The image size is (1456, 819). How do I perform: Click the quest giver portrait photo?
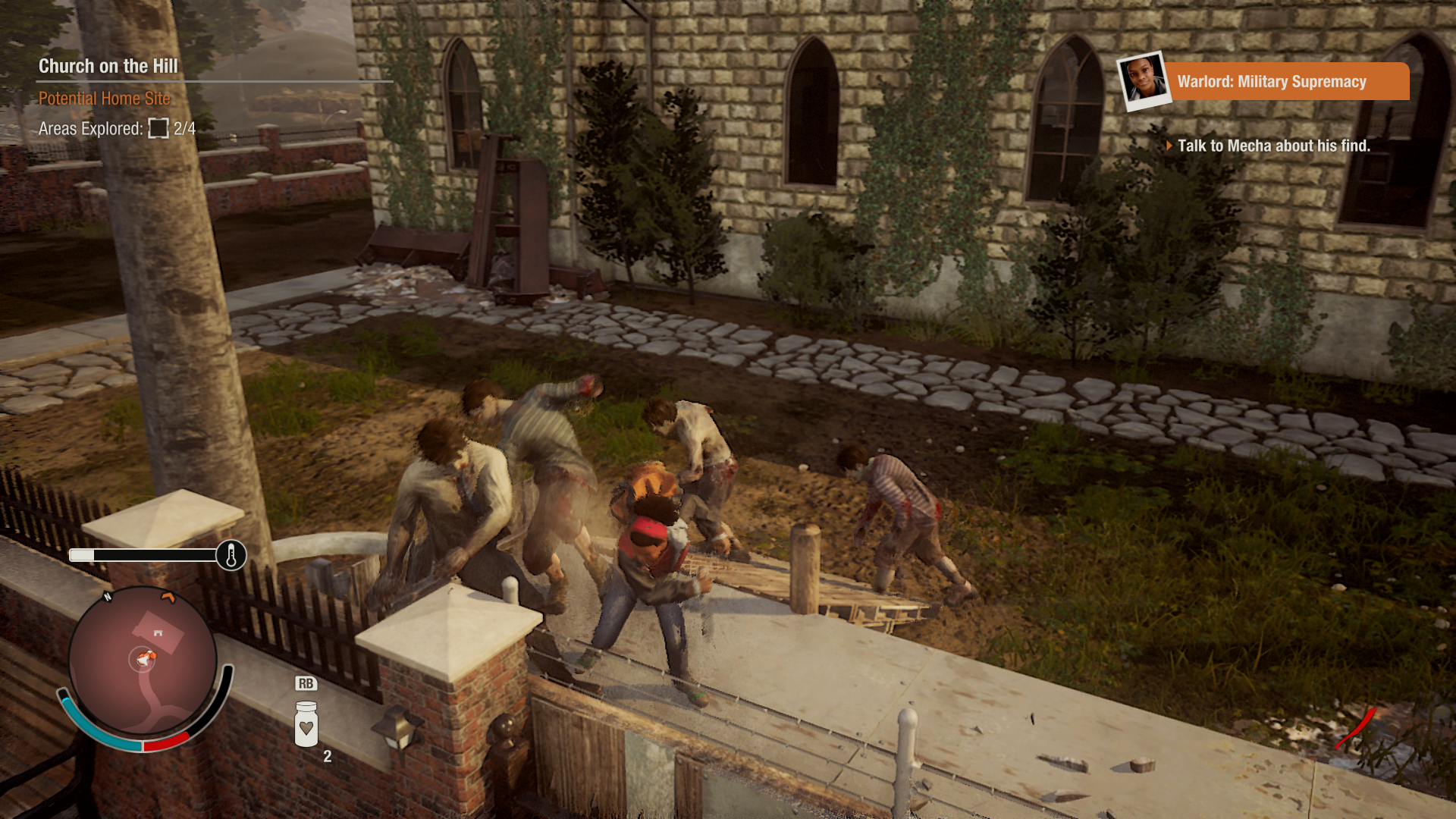[1144, 80]
